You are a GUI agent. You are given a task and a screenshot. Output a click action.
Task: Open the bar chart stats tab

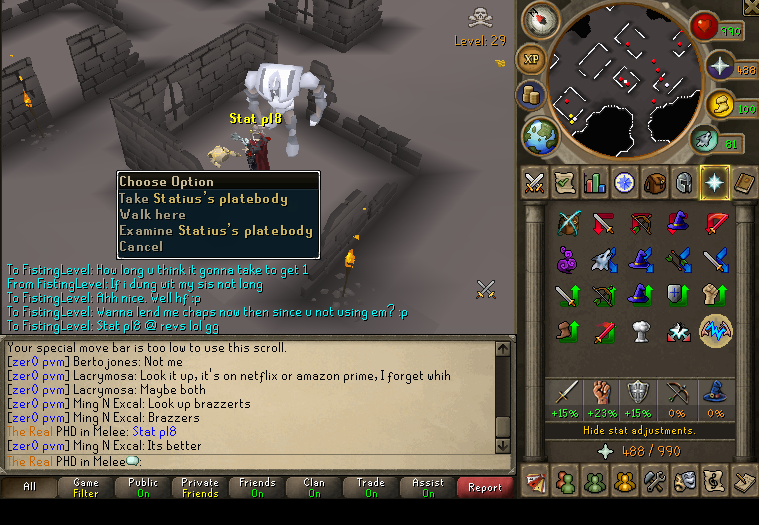[x=594, y=183]
